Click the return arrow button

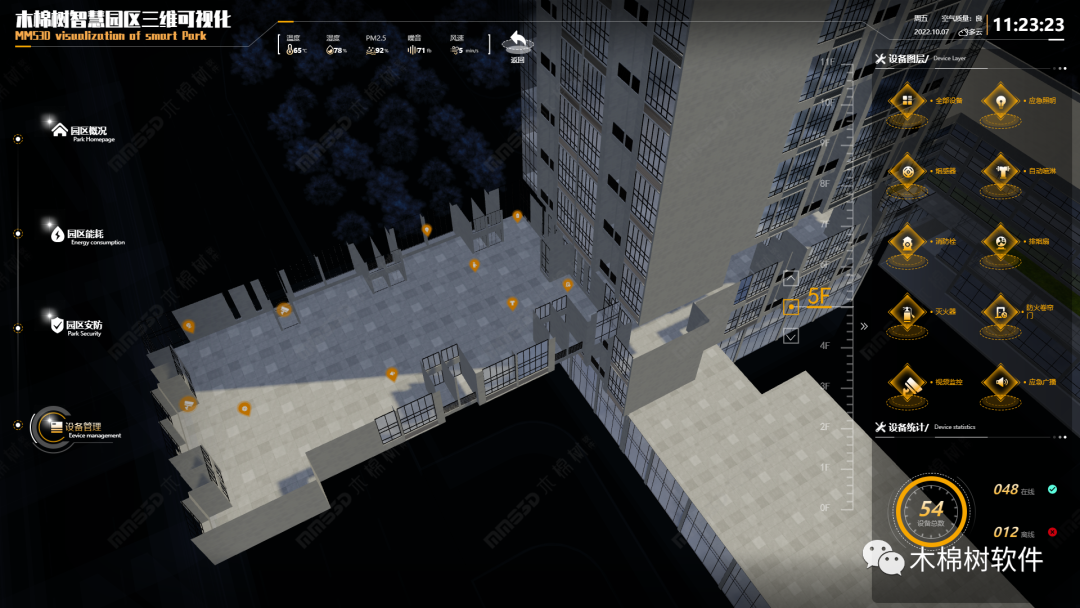pos(517,43)
